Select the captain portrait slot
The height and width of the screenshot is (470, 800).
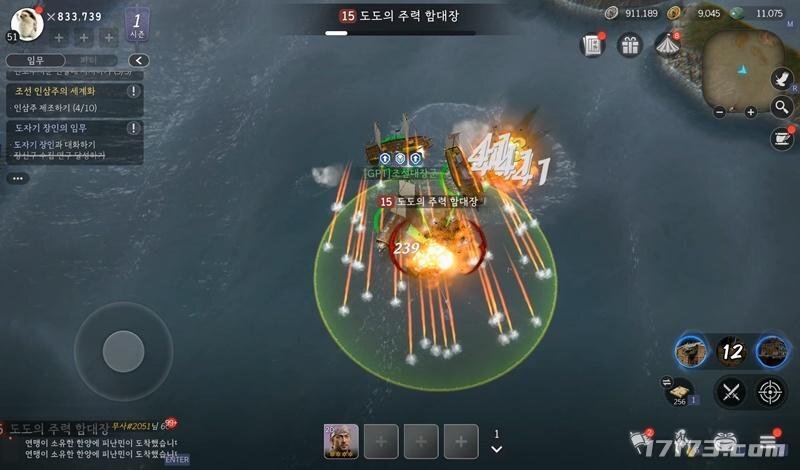click(x=341, y=440)
